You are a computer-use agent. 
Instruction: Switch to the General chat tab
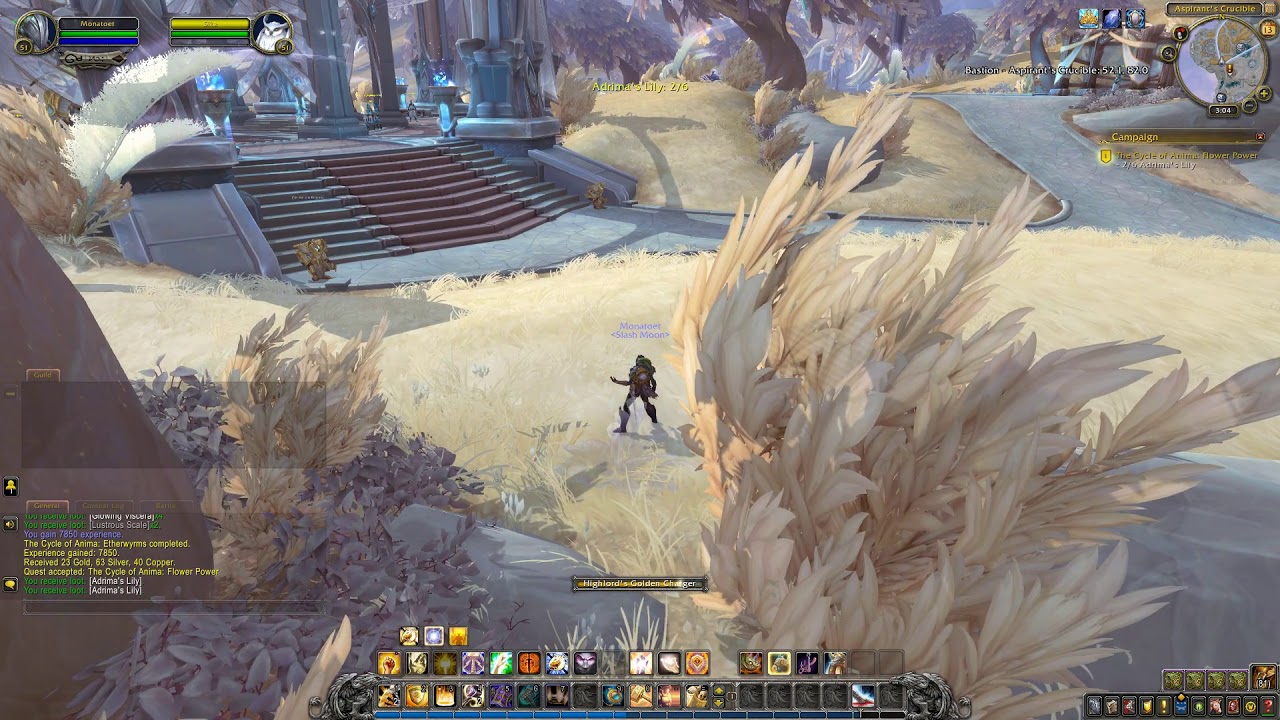45,504
